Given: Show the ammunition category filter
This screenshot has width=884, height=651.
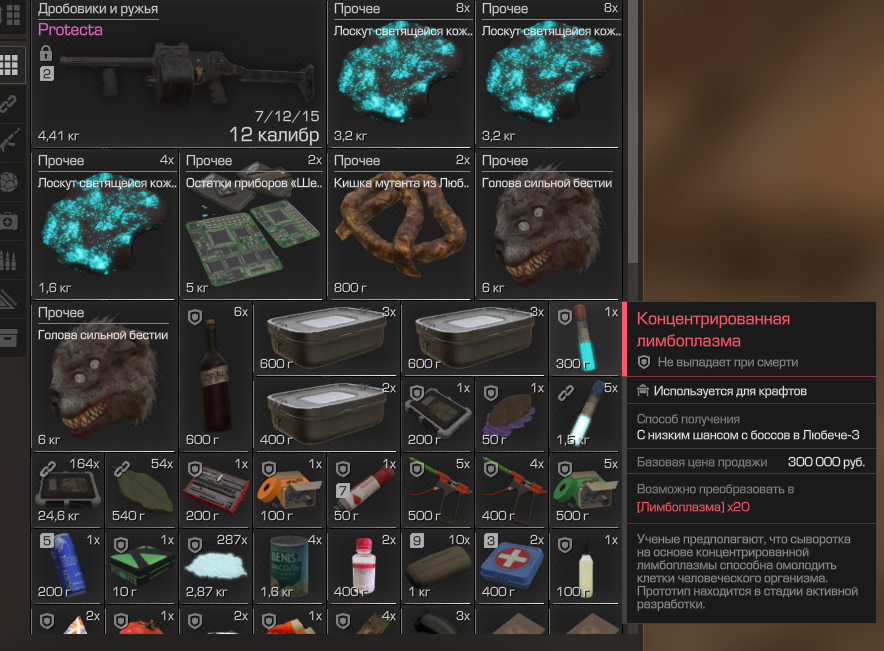Looking at the screenshot, I should pos(10,259).
